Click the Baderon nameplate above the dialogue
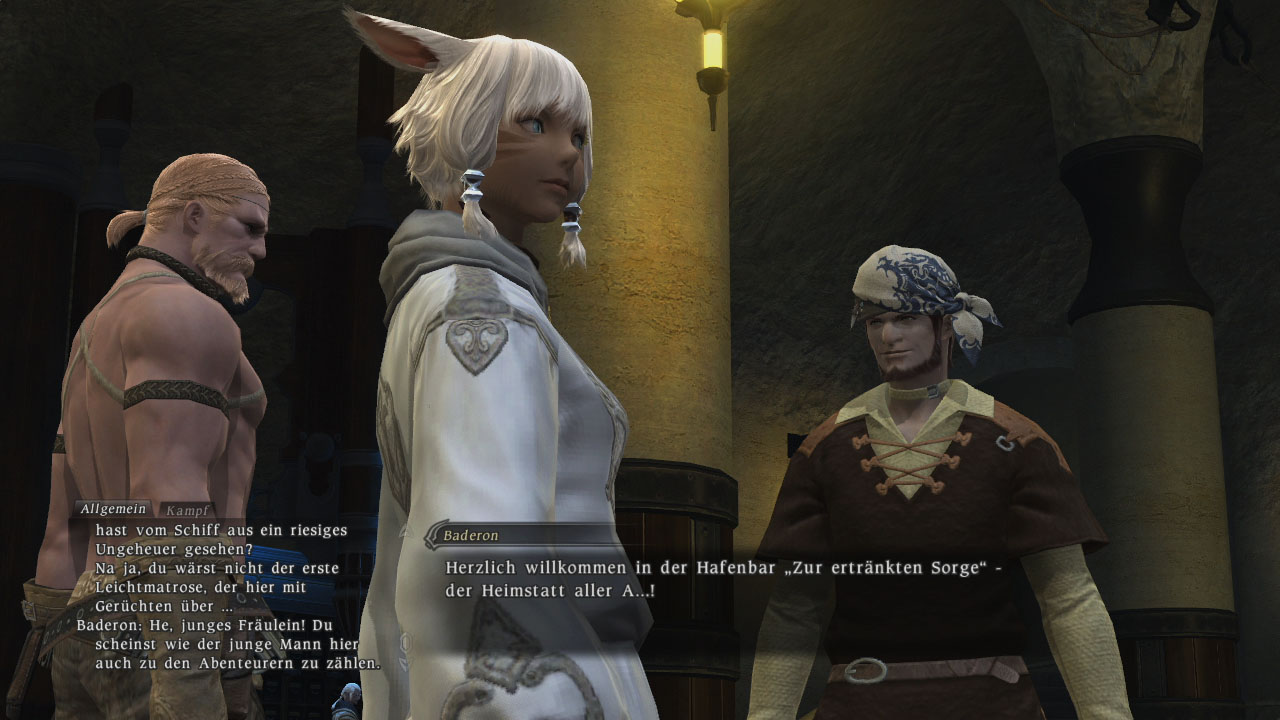 tap(472, 535)
